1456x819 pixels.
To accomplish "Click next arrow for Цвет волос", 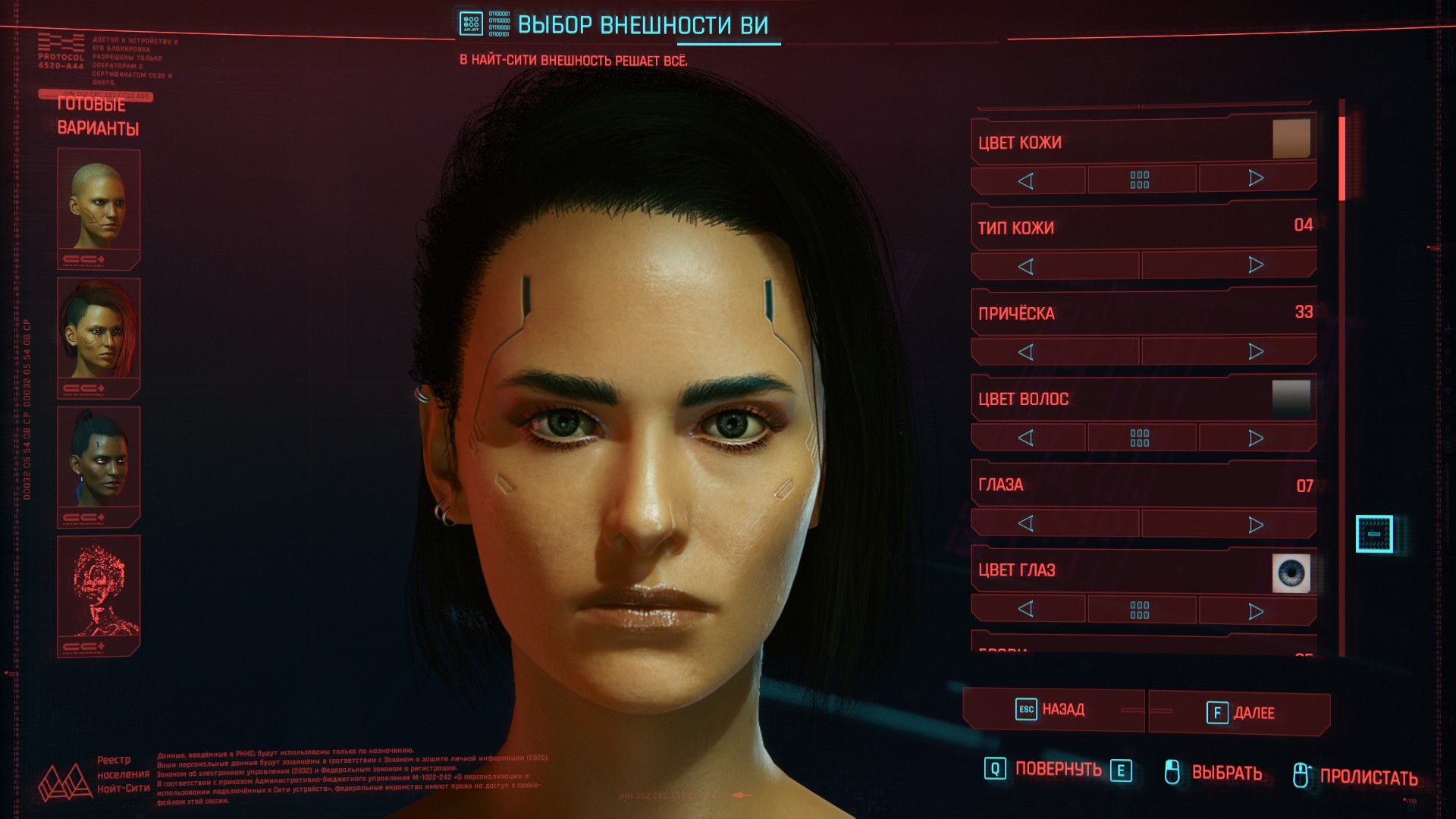I will pyautogui.click(x=1256, y=438).
